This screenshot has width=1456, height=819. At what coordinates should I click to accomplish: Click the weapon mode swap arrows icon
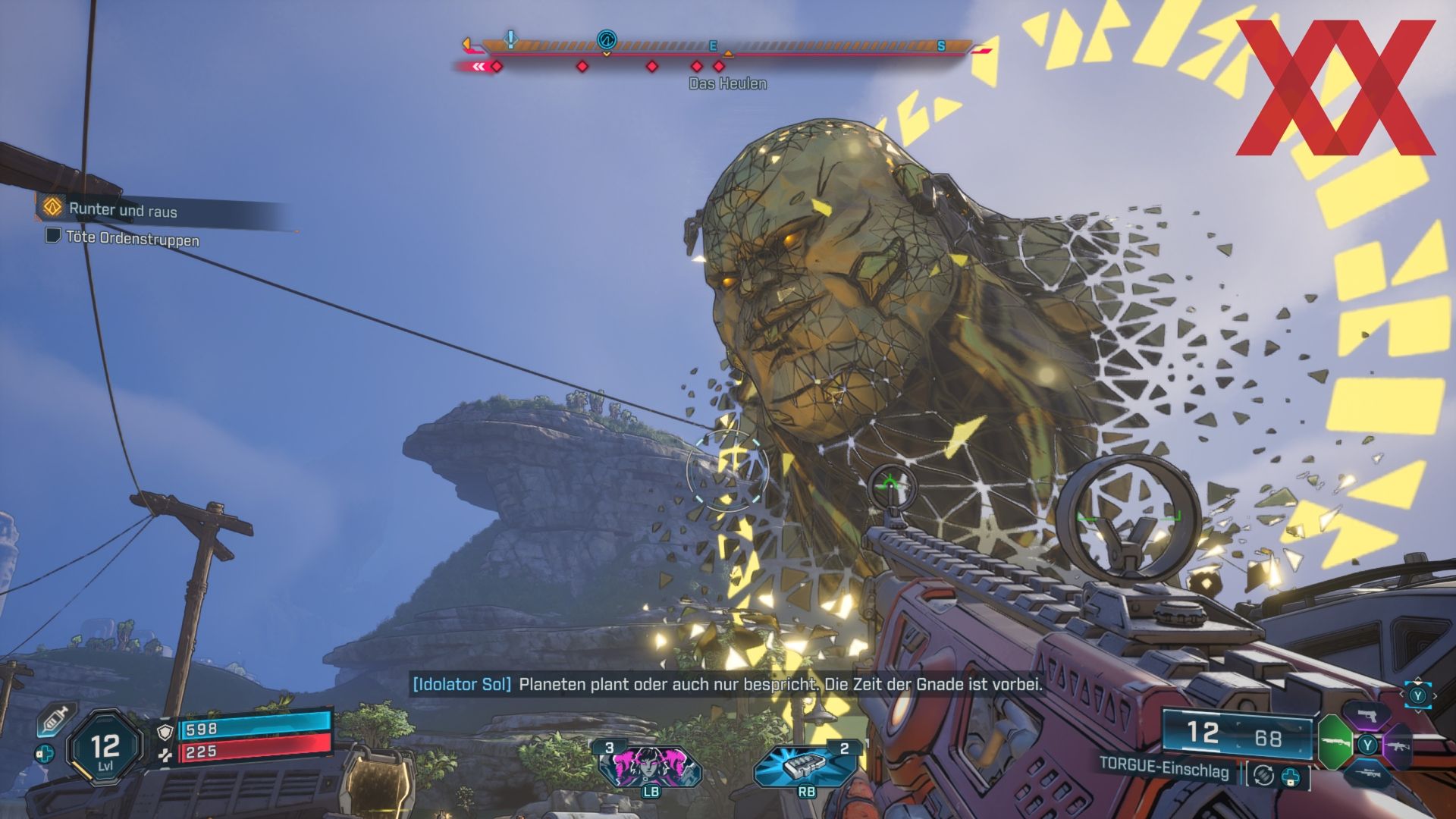click(x=1263, y=774)
